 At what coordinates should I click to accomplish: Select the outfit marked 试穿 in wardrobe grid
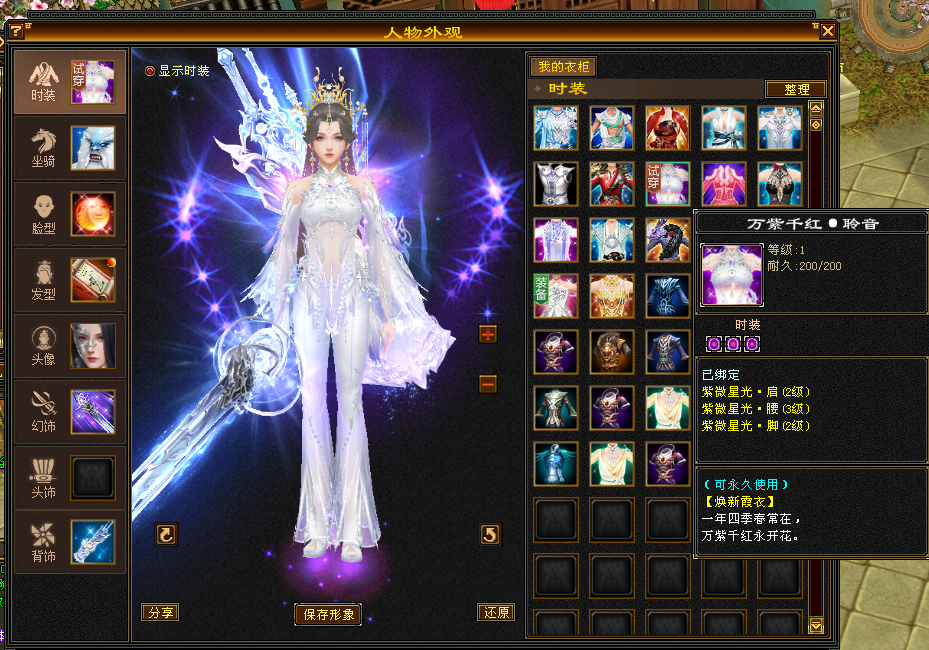point(668,183)
